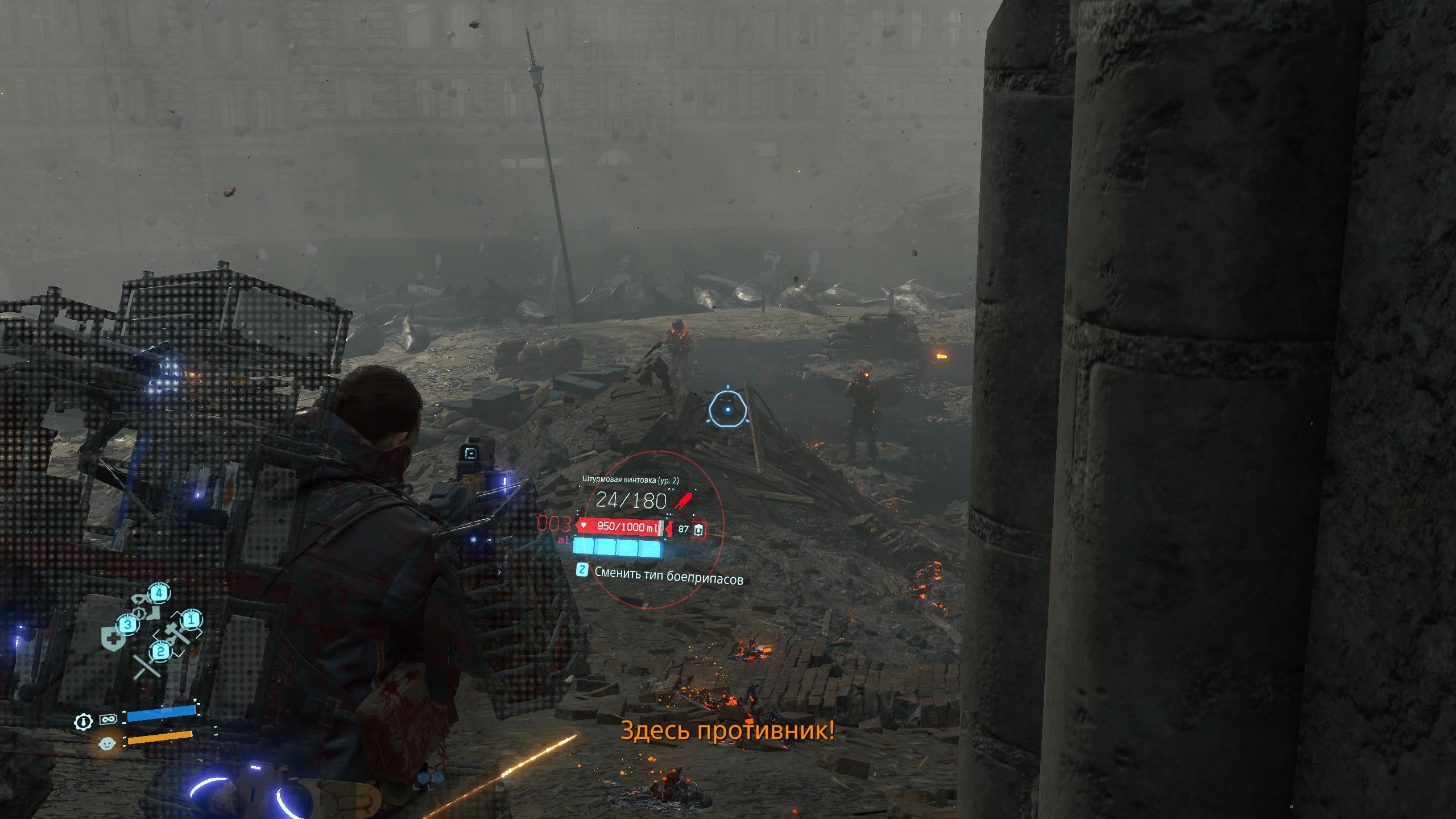Viewport: 1456px width, 819px height.
Task: Click the red bullet ammo type icon
Action: (x=683, y=500)
